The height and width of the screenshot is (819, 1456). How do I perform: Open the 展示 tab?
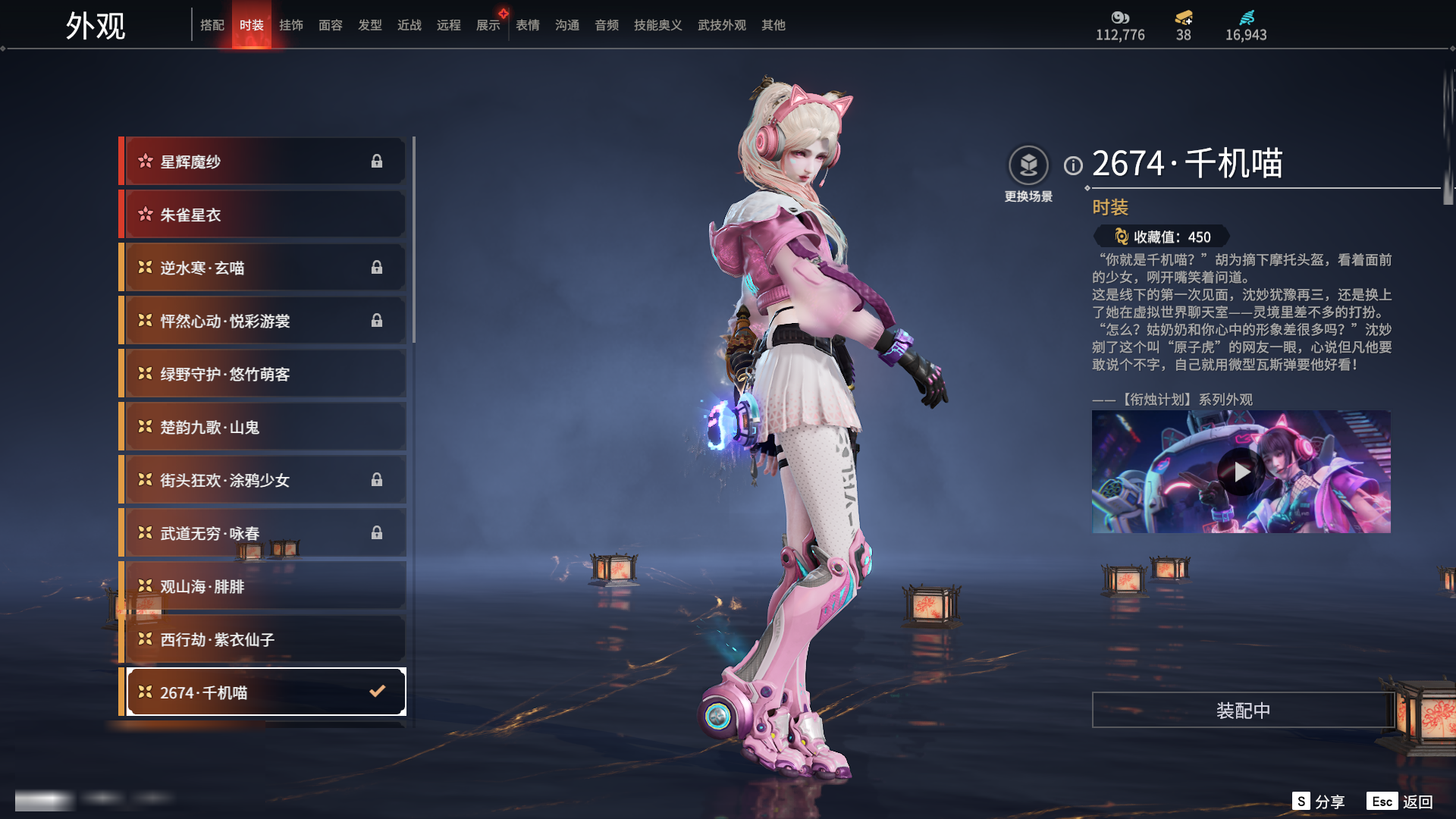(x=488, y=25)
